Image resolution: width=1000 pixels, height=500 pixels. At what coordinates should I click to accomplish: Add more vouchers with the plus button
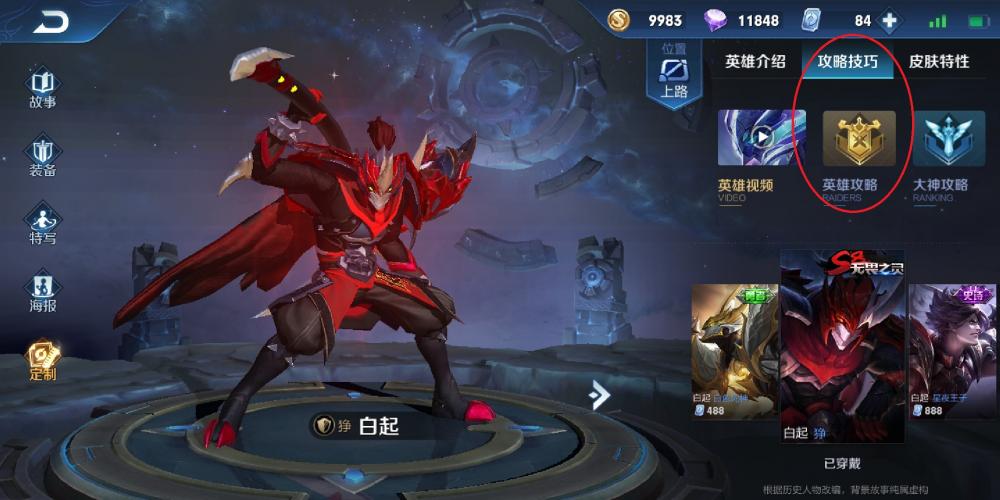click(x=888, y=21)
